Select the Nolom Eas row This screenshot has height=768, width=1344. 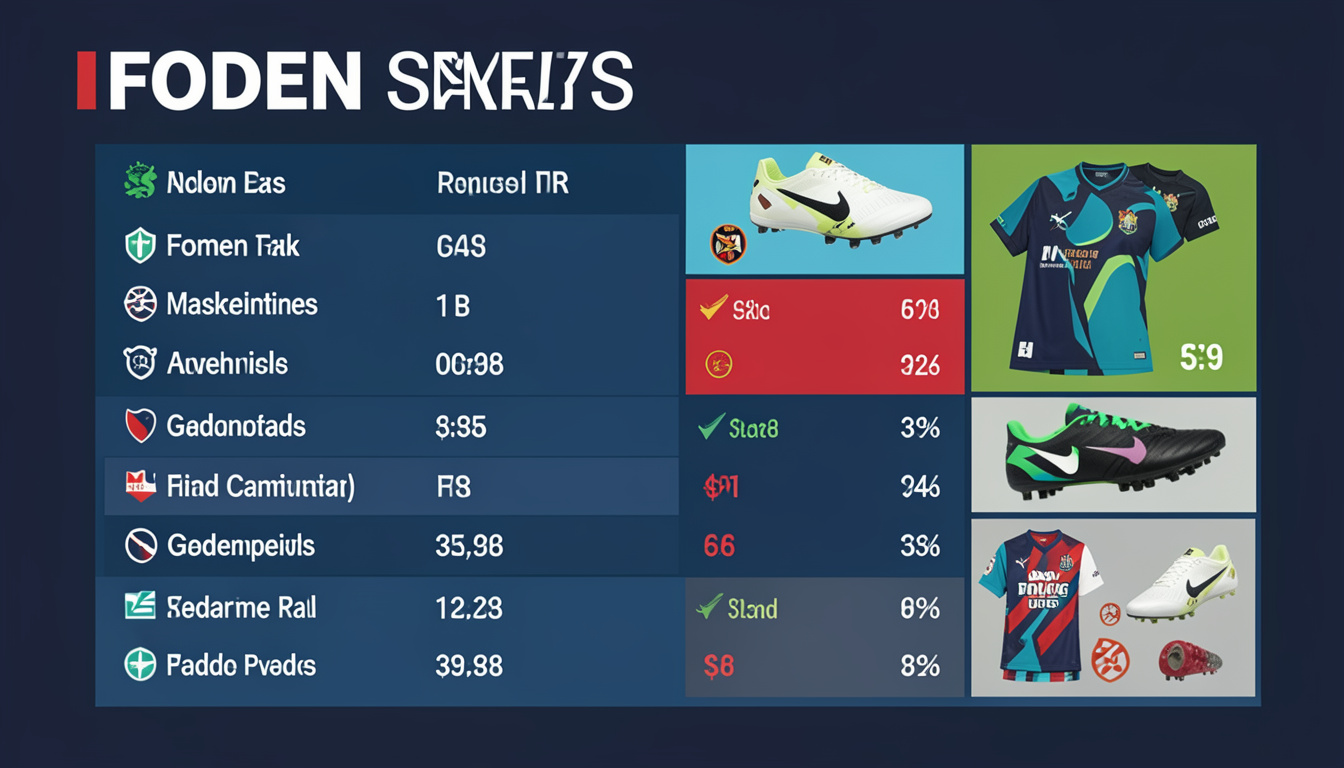385,183
